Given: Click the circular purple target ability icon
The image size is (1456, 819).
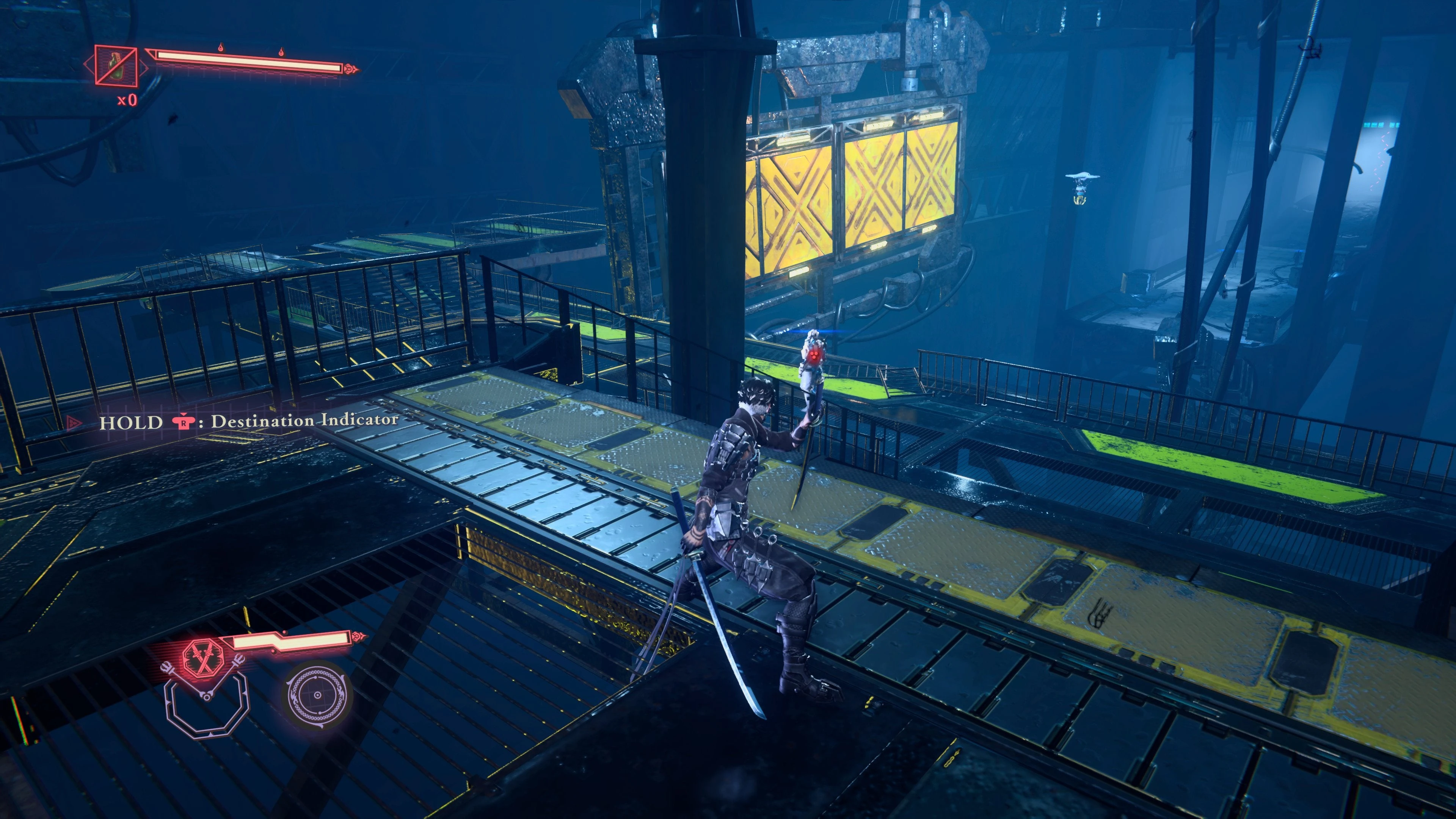Looking at the screenshot, I should pos(317,694).
